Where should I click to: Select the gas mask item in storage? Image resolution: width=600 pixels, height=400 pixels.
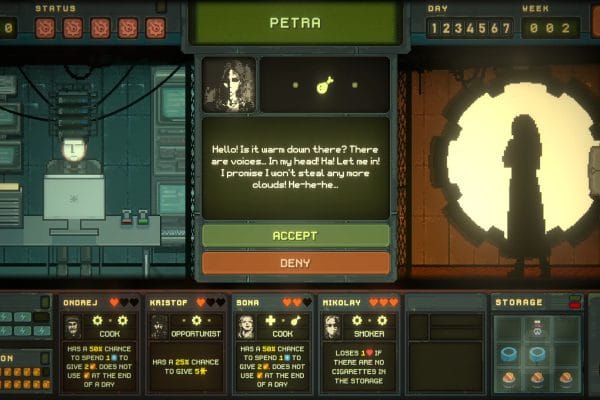tap(538, 328)
